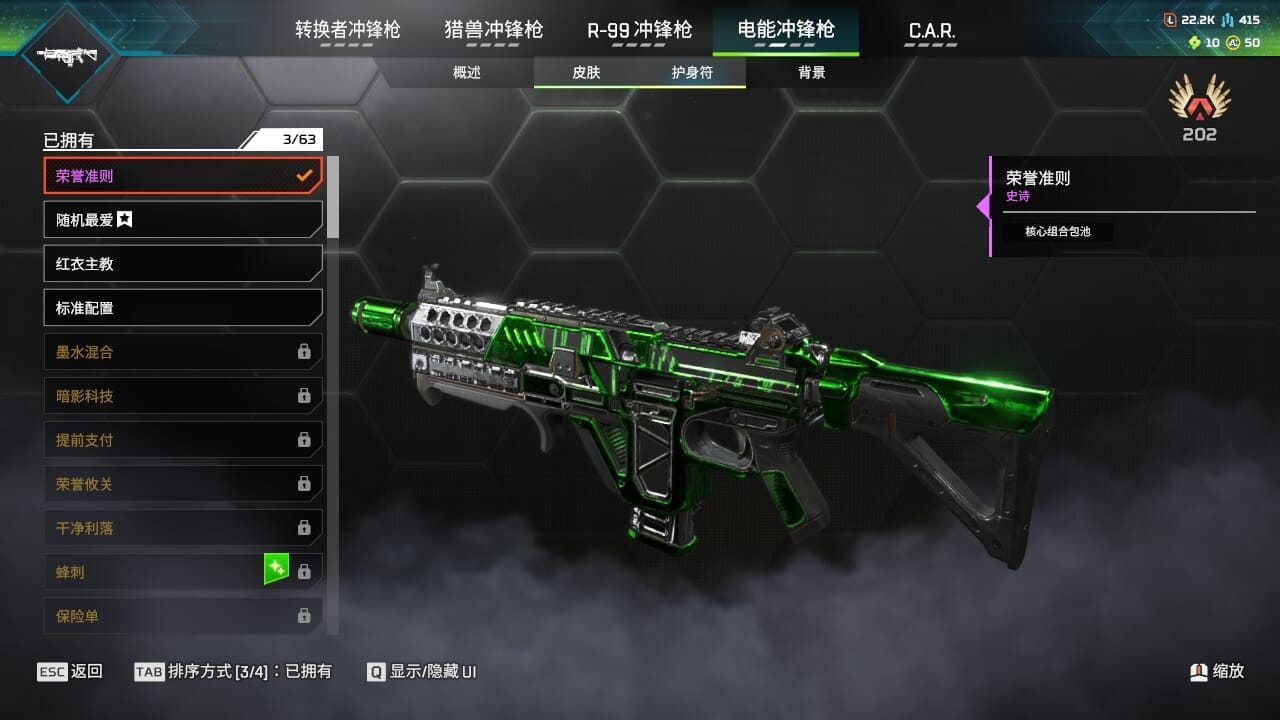Show the 皮肤 skins sub-tab
1280x720 pixels.
click(586, 73)
